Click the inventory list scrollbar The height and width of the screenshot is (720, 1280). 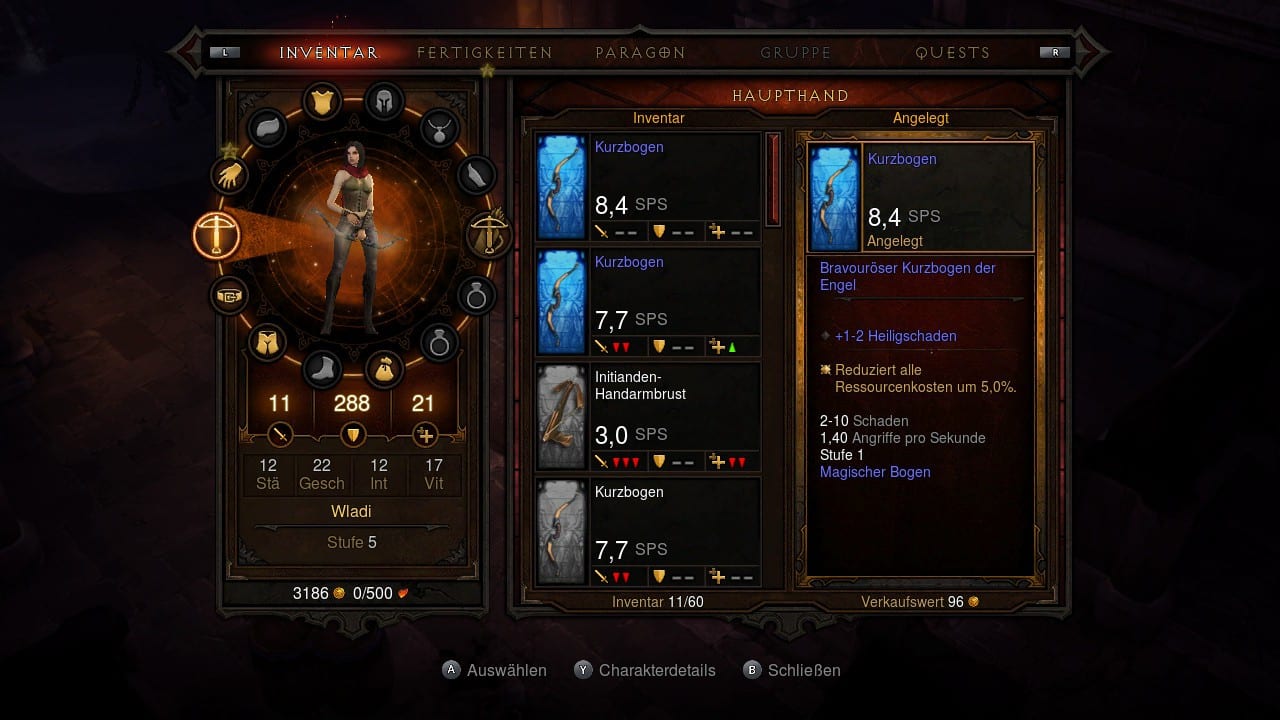(773, 180)
